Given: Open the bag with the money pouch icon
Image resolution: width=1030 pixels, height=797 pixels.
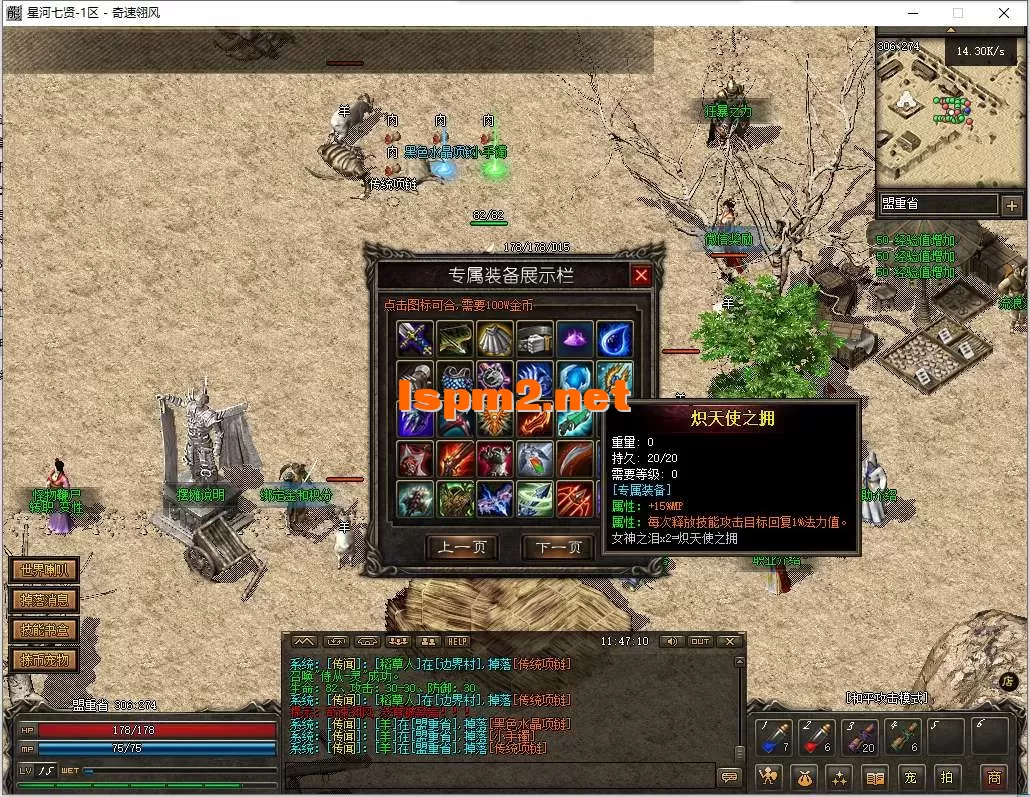Looking at the screenshot, I should 804,777.
